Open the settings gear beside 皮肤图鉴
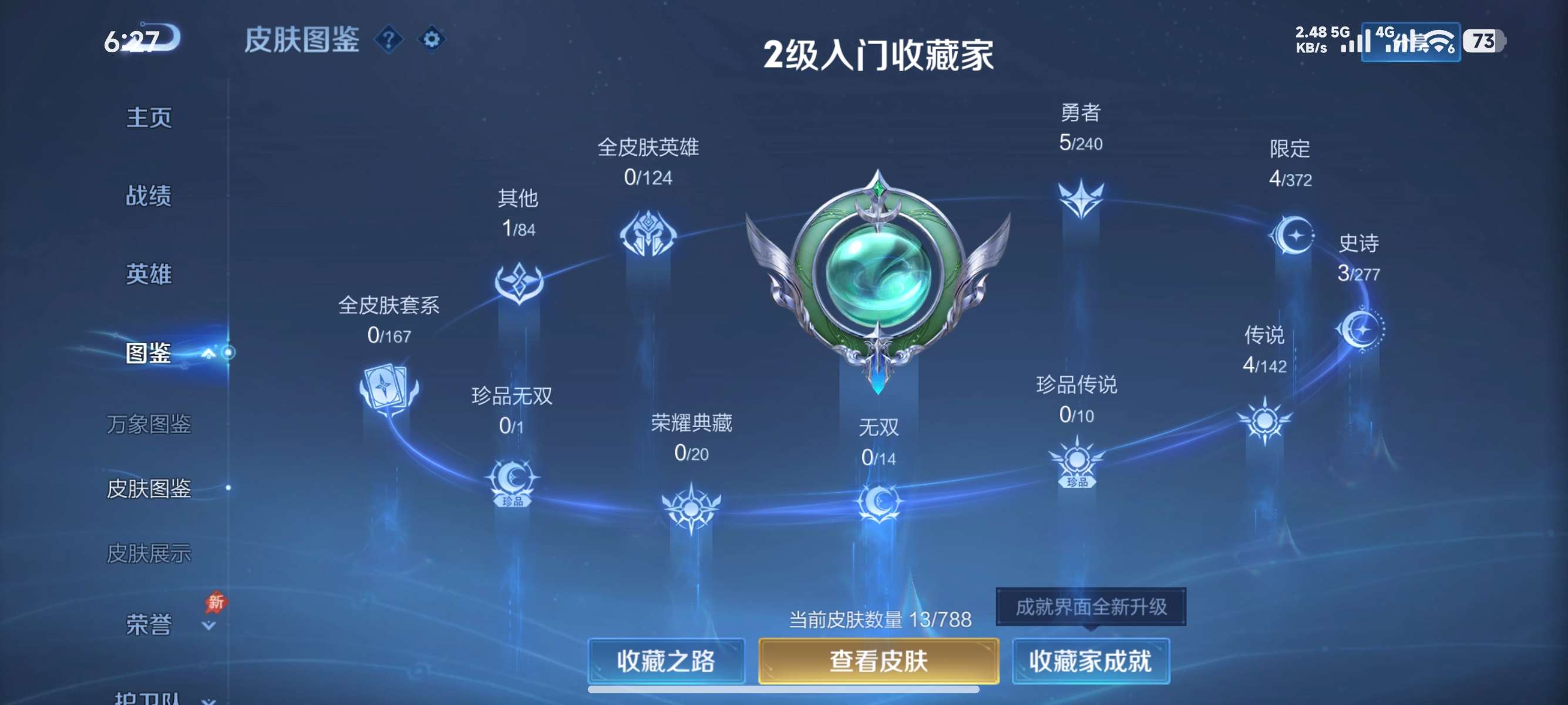 [x=433, y=39]
